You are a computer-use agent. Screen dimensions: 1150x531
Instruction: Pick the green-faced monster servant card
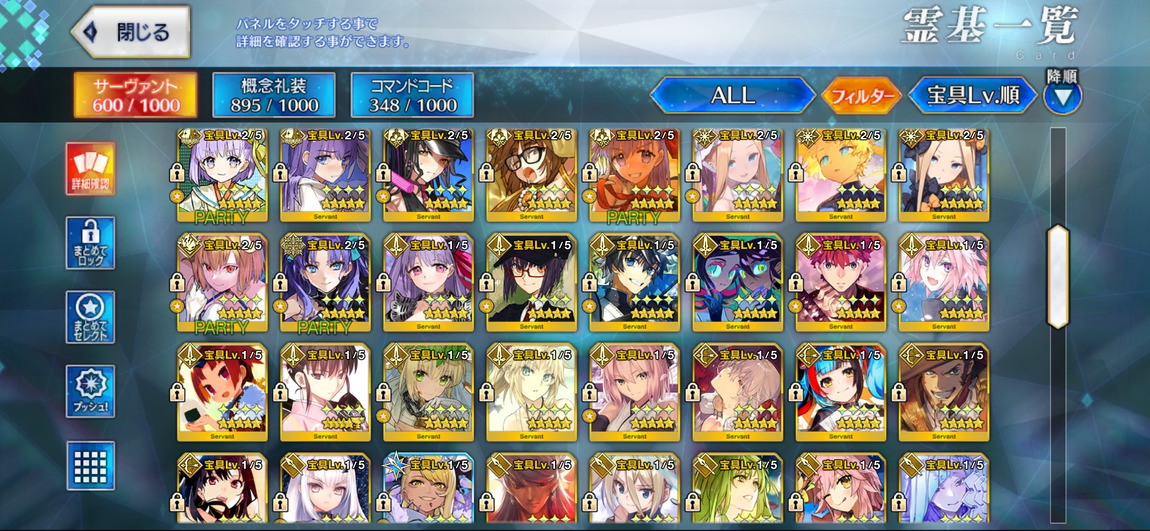[x=738, y=283]
